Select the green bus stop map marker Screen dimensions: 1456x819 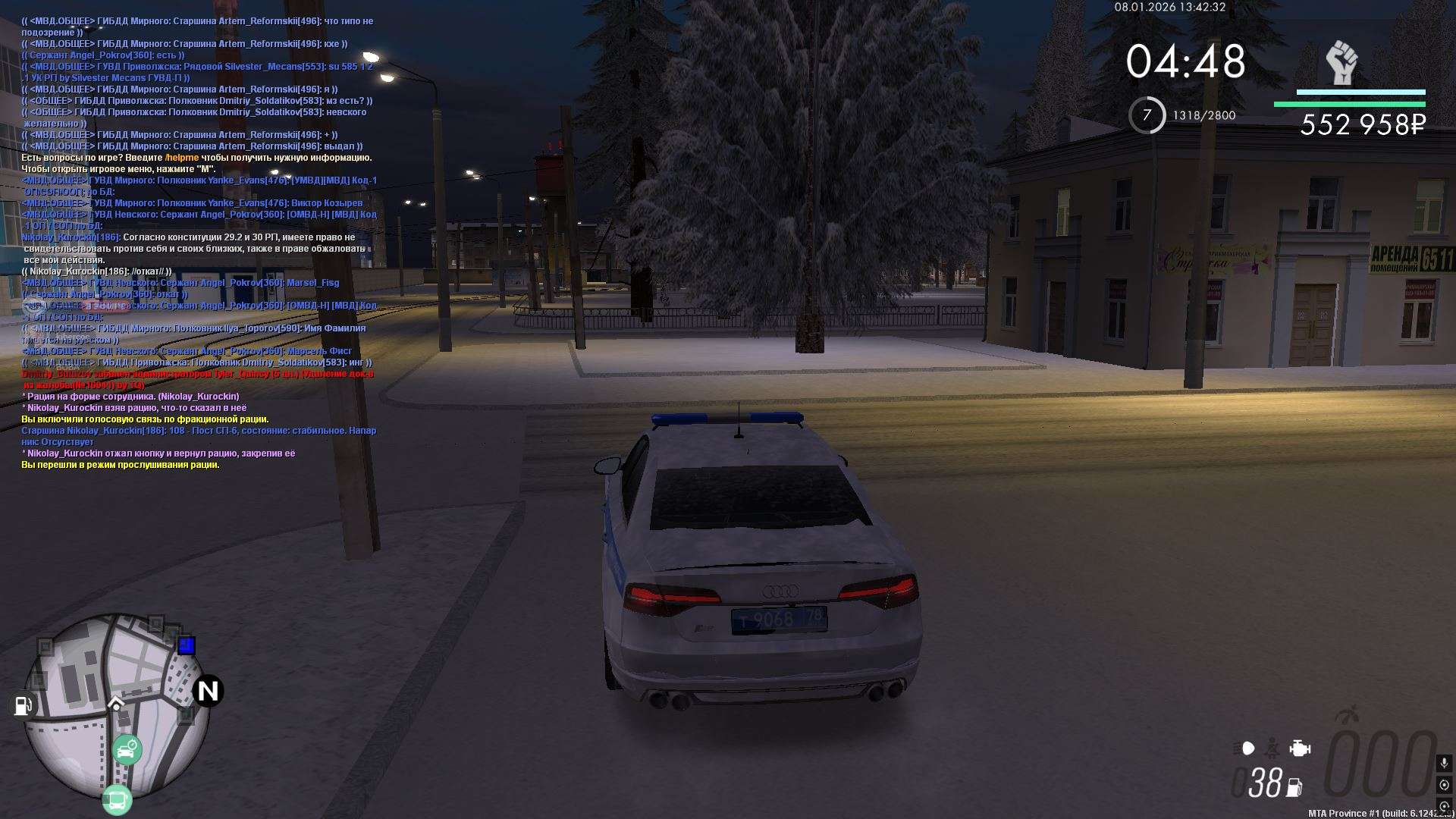pyautogui.click(x=117, y=800)
